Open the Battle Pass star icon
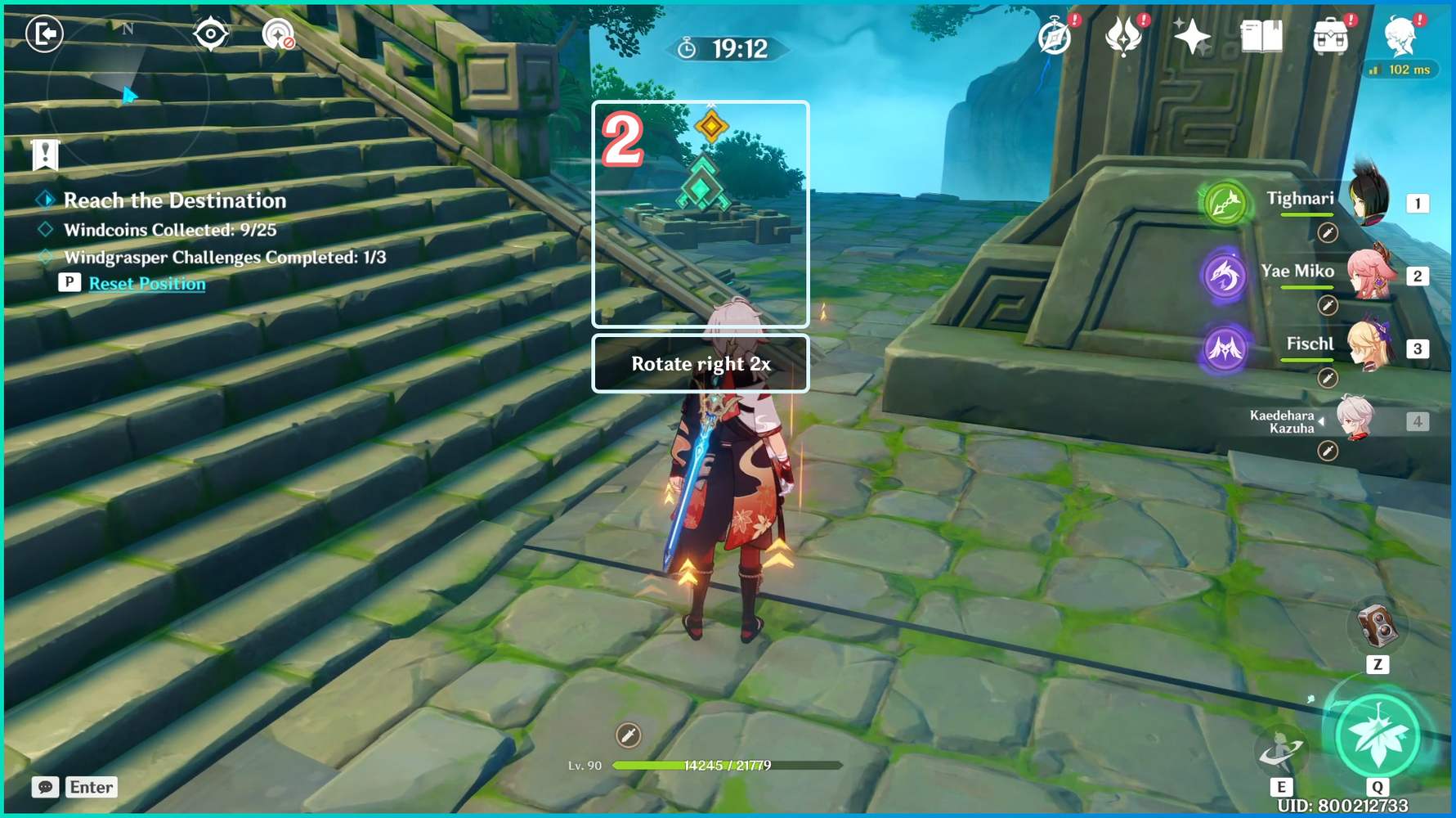The image size is (1456, 818). [1191, 35]
